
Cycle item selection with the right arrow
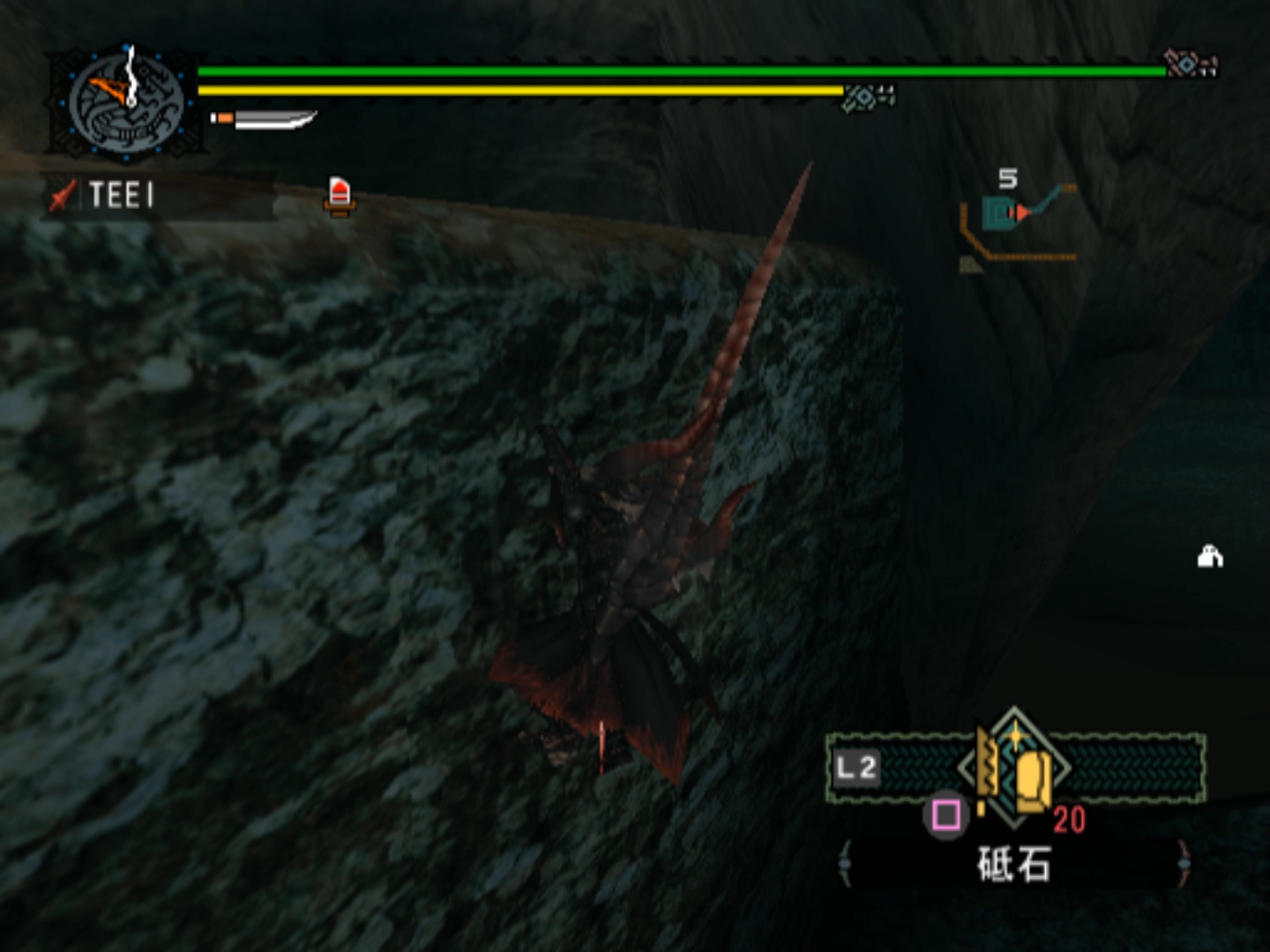pos(1184,863)
